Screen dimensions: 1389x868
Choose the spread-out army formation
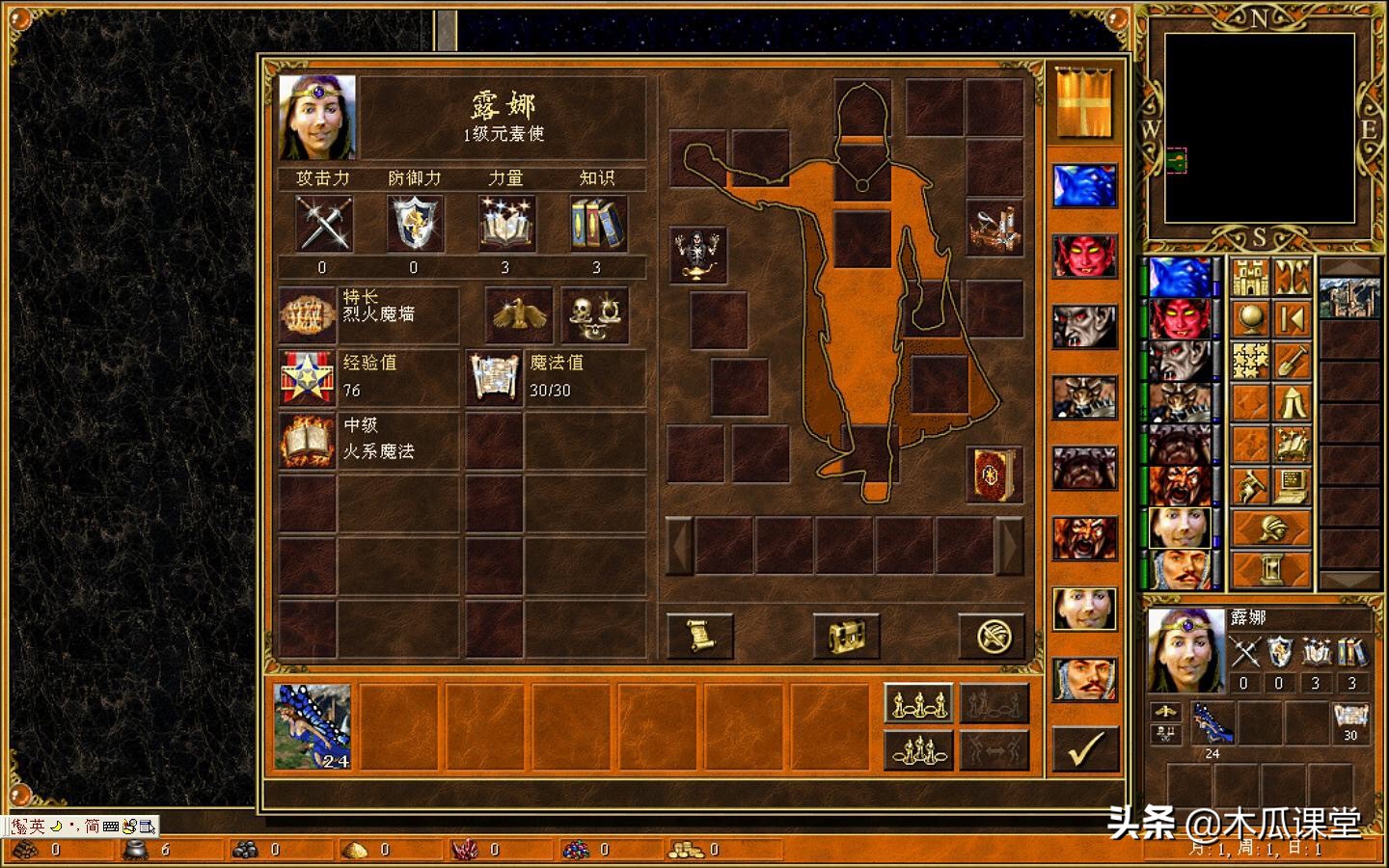pyautogui.click(x=917, y=703)
